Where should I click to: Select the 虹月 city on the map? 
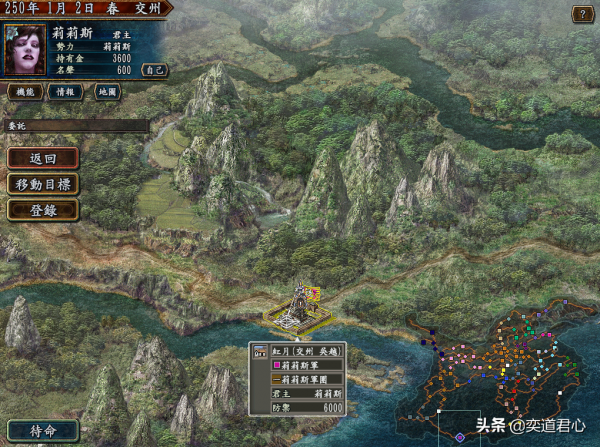click(x=297, y=305)
